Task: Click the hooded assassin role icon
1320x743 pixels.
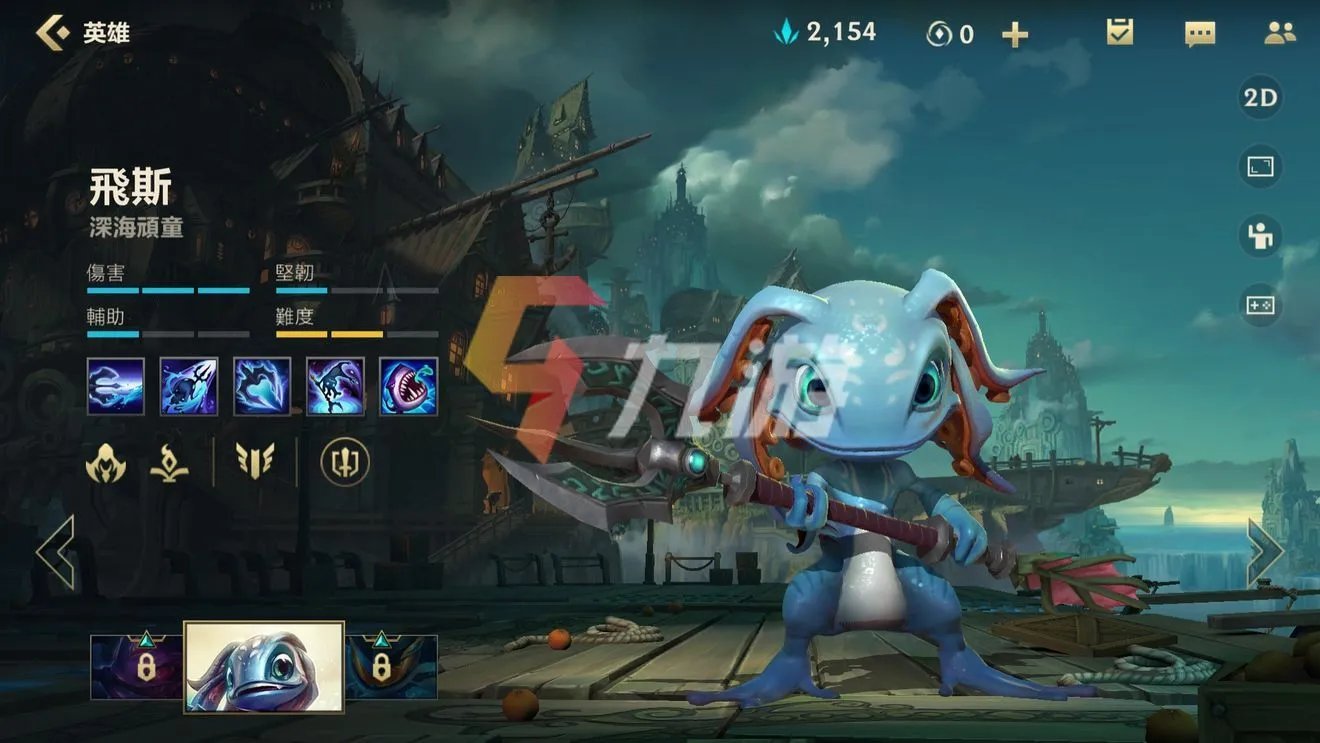Action: [x=106, y=463]
